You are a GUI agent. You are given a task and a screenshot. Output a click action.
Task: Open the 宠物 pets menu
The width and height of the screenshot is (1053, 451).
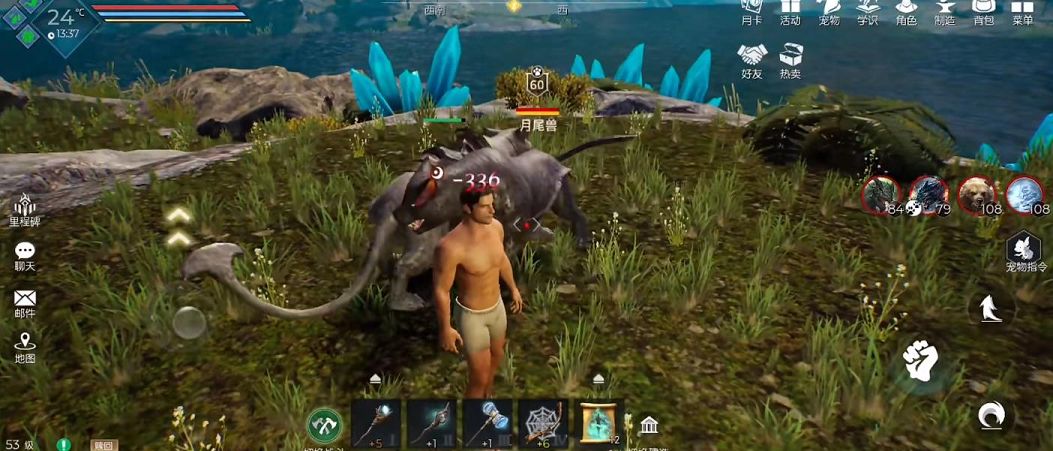[x=828, y=10]
